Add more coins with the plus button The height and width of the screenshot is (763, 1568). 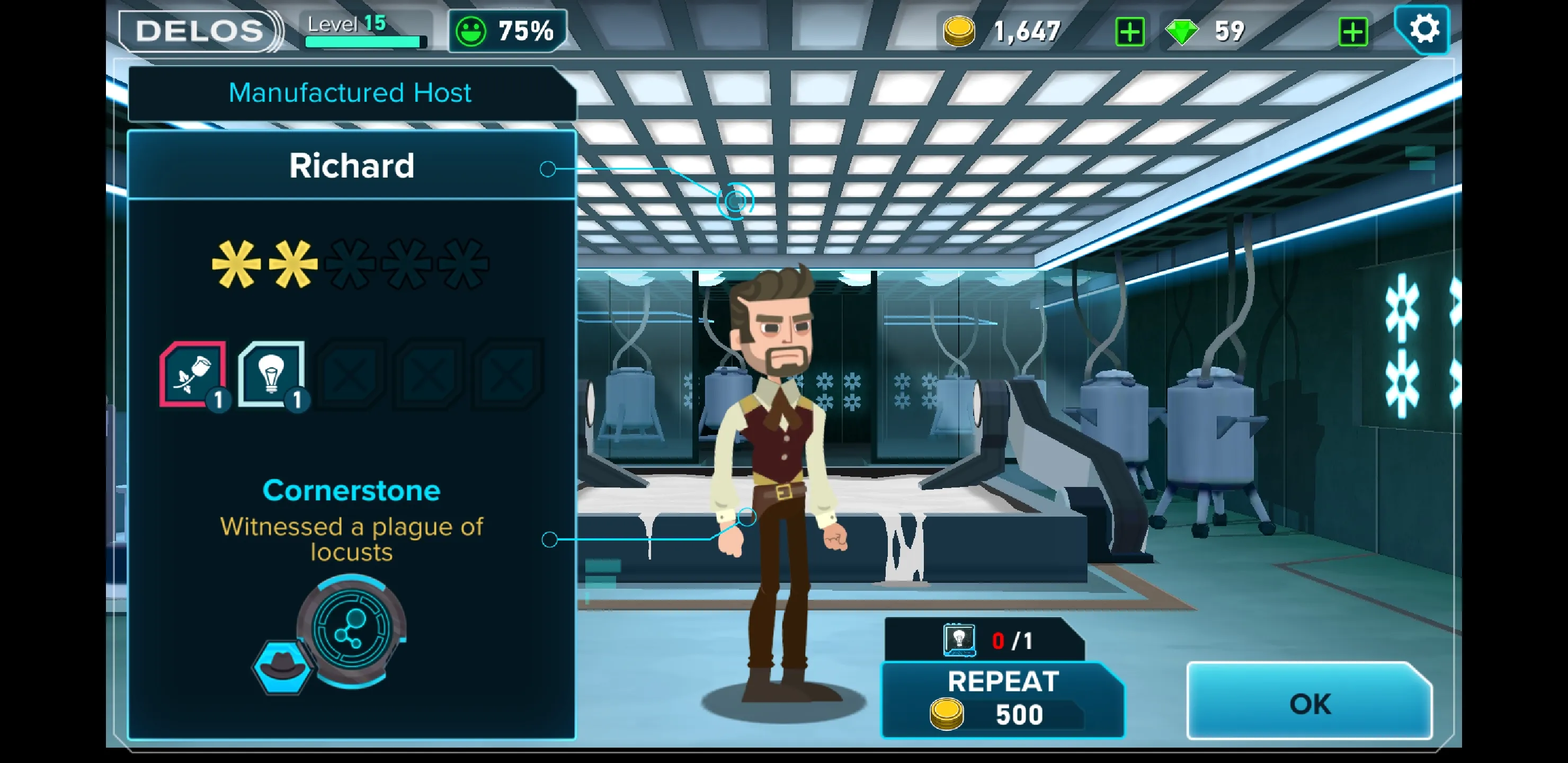tap(1129, 32)
